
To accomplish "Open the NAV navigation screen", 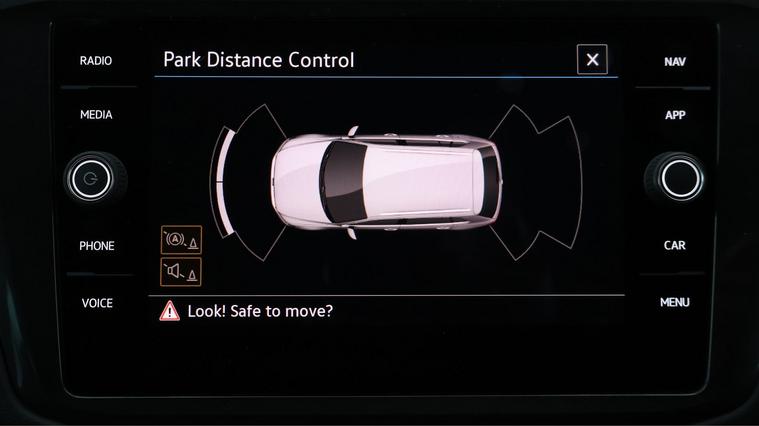I will tap(675, 62).
